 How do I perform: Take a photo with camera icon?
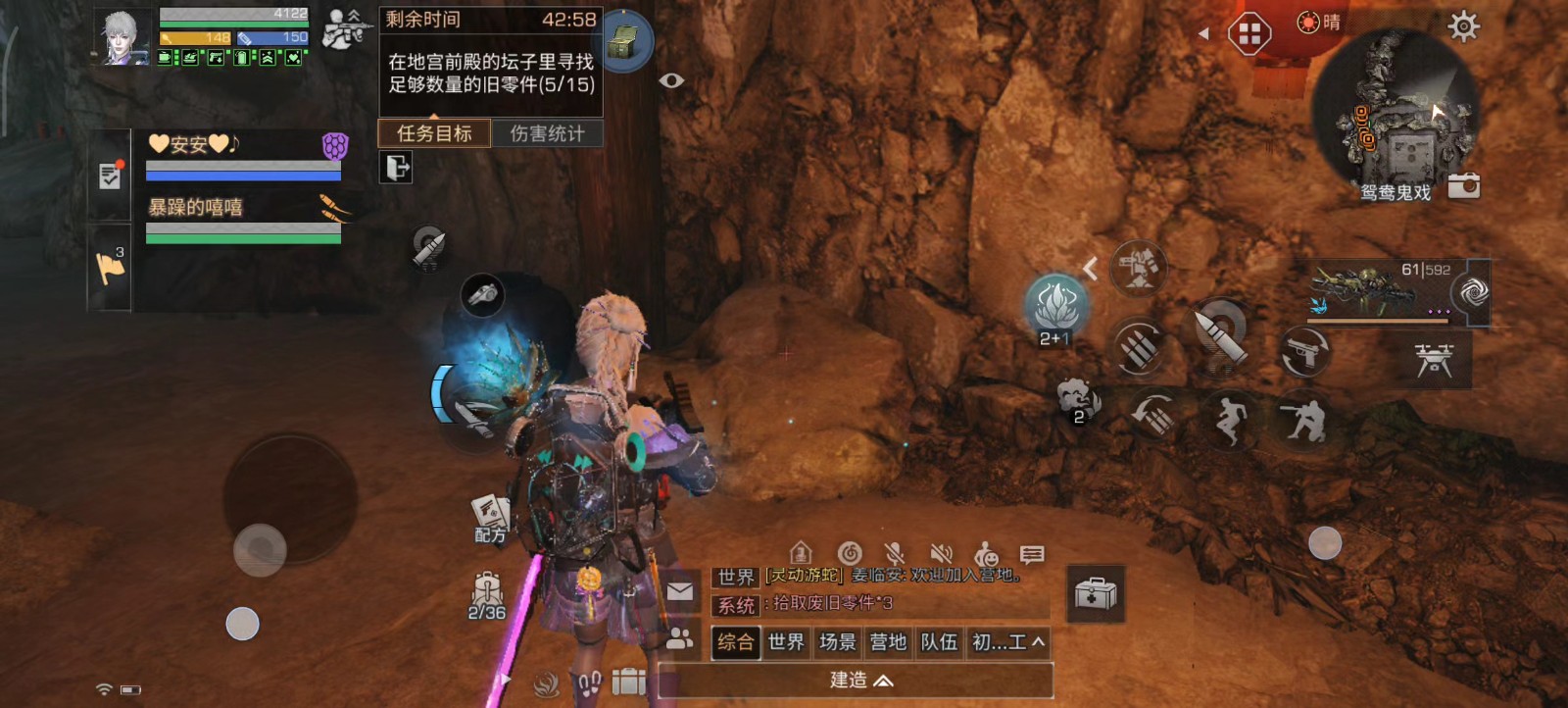point(1464,185)
